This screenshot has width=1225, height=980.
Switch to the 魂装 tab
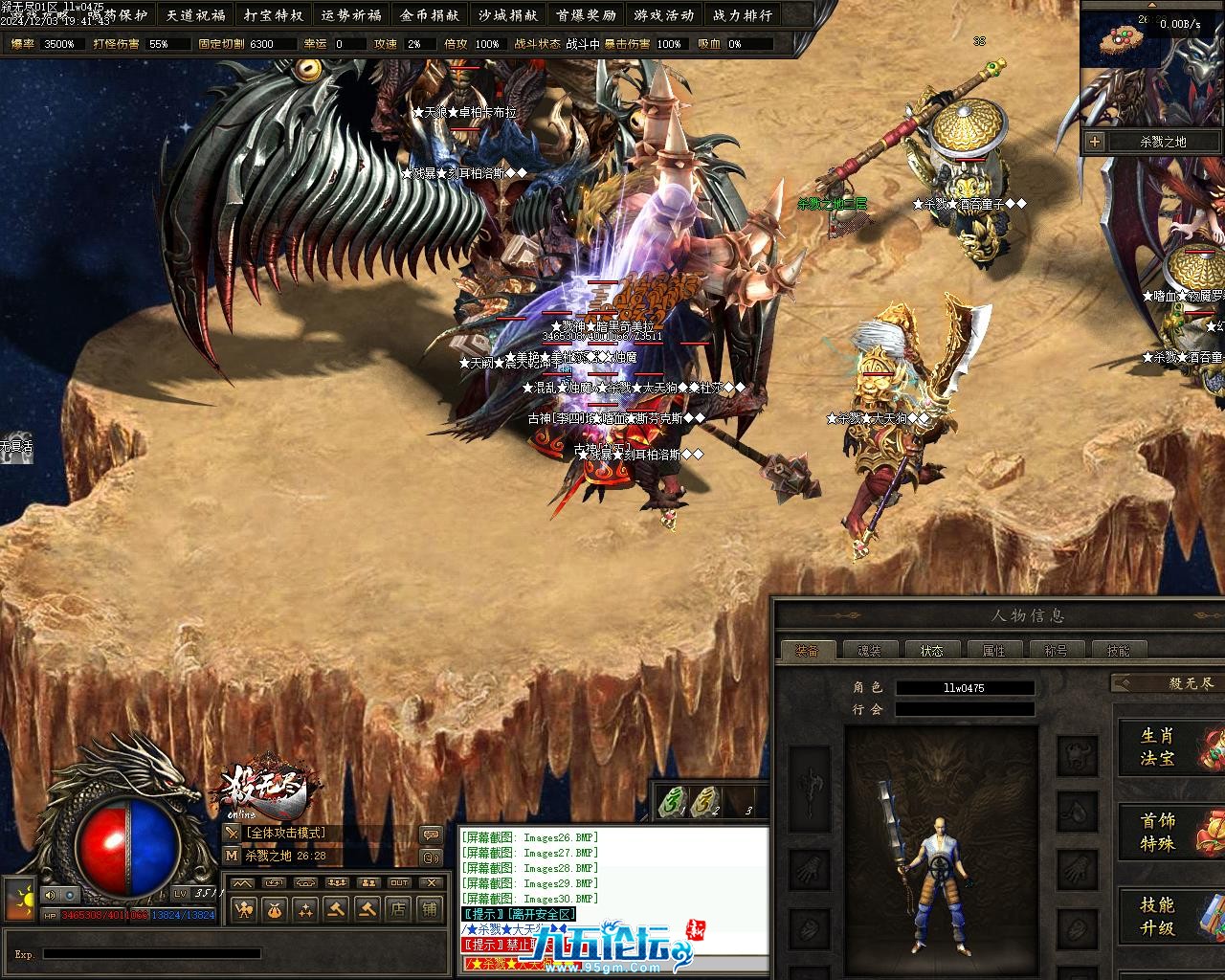point(869,651)
